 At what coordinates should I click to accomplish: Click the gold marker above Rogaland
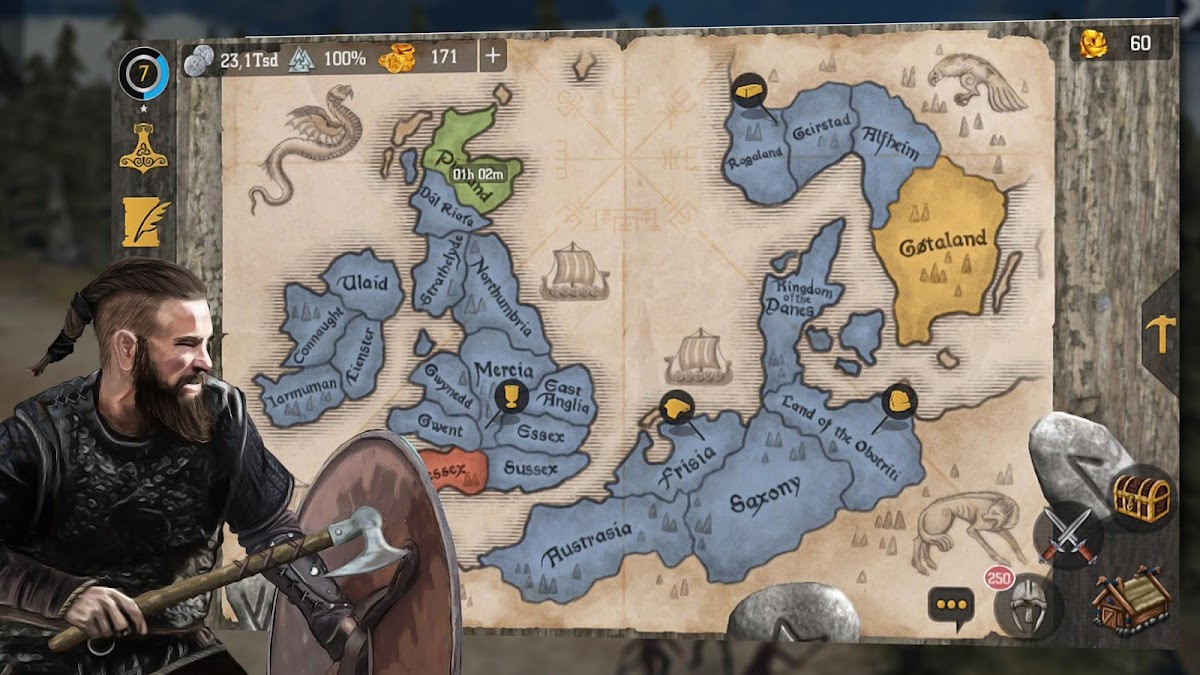pyautogui.click(x=749, y=92)
